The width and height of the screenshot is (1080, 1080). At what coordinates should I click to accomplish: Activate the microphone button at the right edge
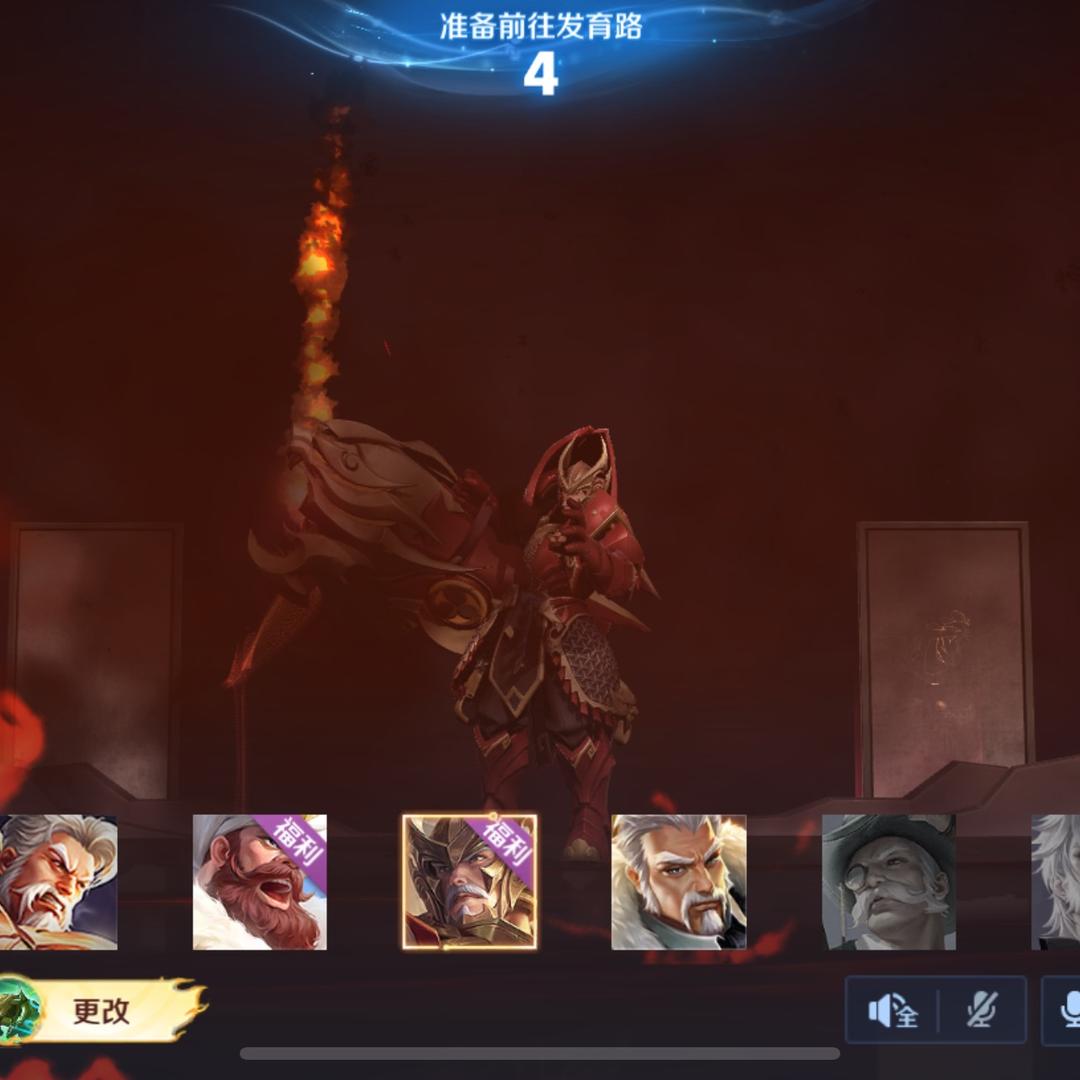1066,1011
